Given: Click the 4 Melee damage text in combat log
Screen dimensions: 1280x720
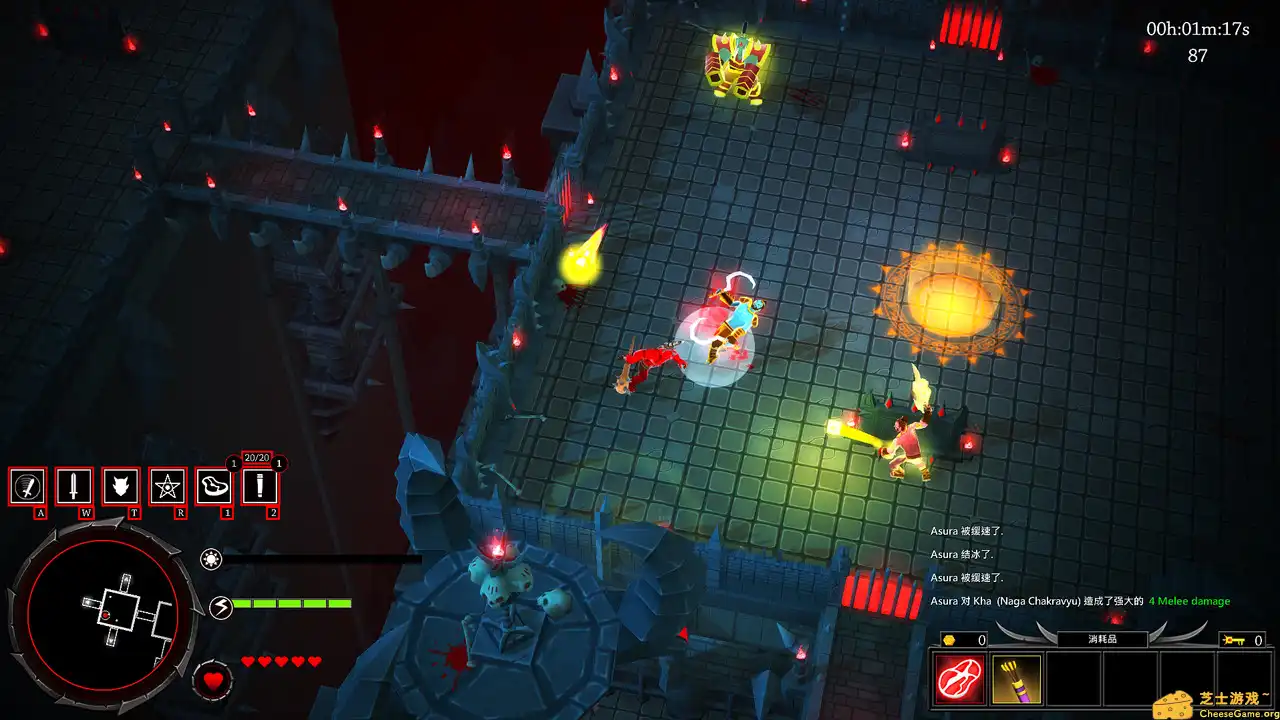Looking at the screenshot, I should click(x=1190, y=600).
